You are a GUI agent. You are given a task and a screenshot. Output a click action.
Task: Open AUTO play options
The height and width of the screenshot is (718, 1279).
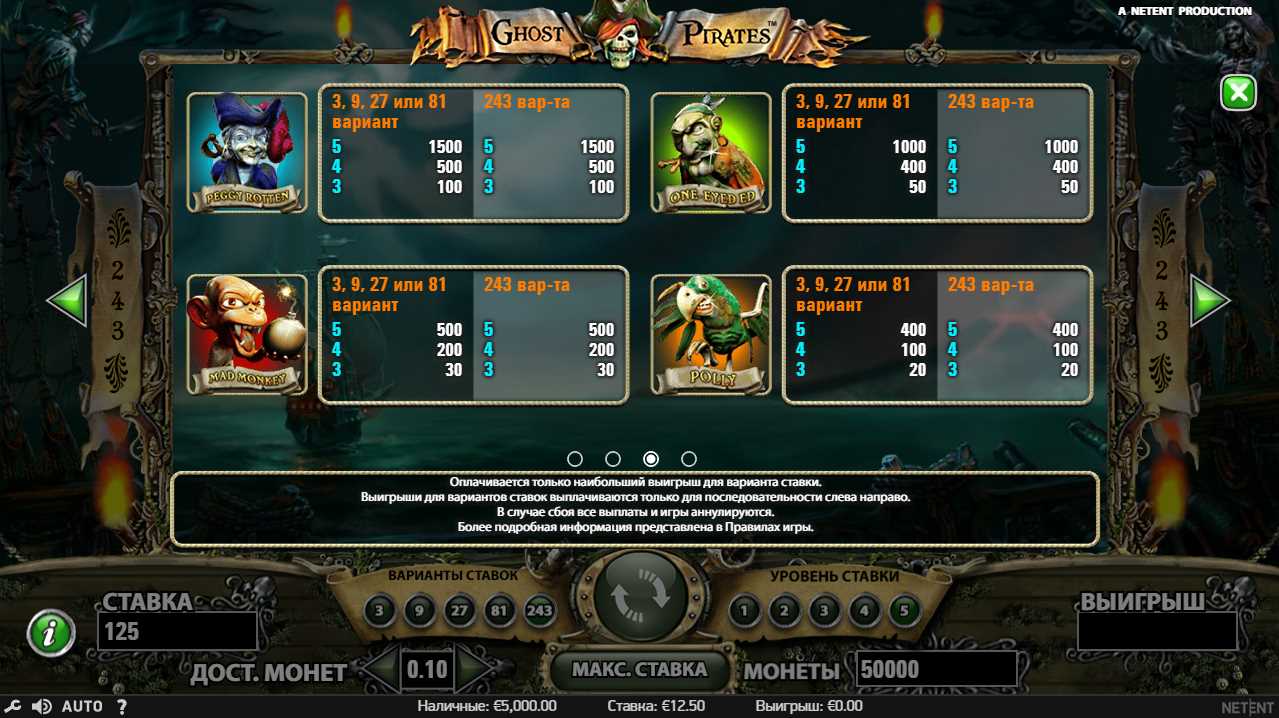coord(82,706)
